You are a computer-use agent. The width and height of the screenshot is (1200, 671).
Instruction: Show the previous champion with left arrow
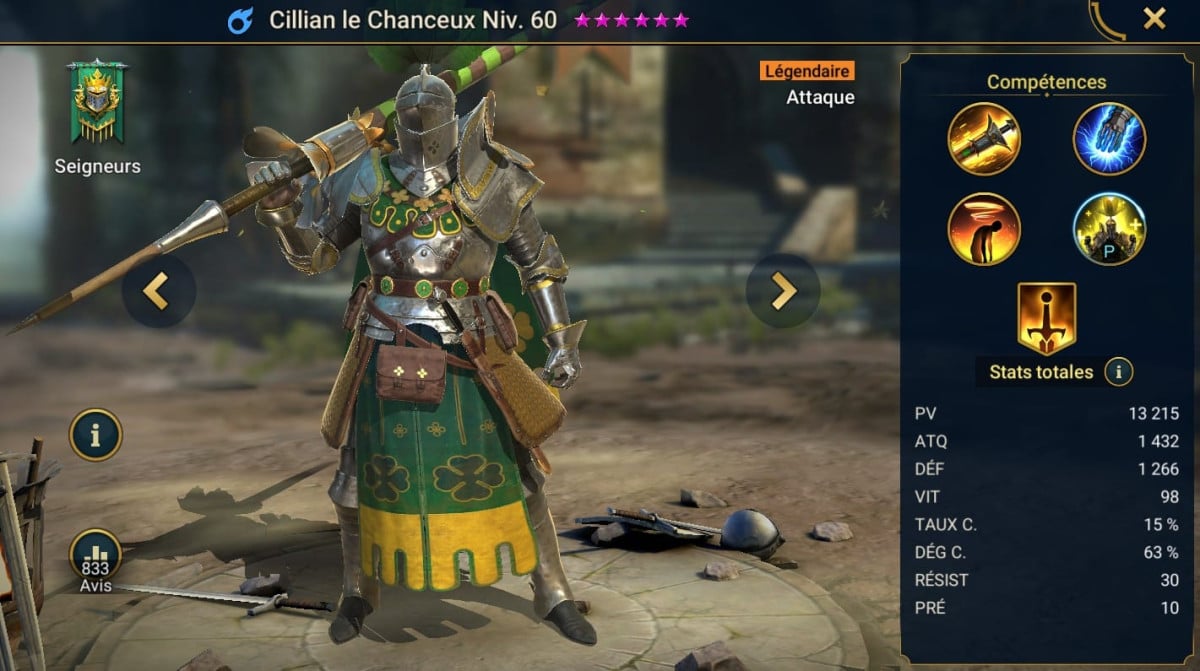click(x=158, y=291)
